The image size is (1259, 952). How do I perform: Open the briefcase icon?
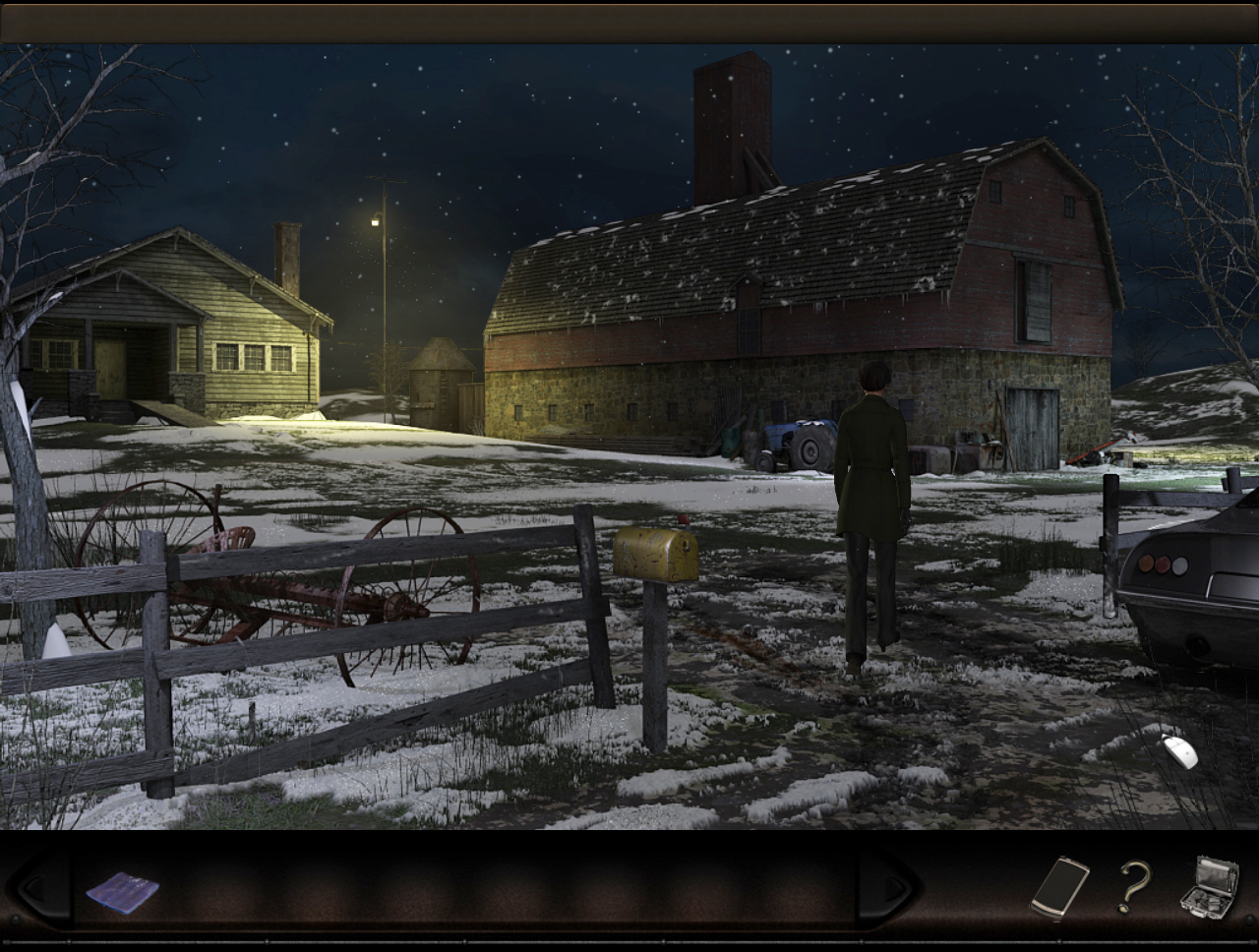[x=1210, y=886]
